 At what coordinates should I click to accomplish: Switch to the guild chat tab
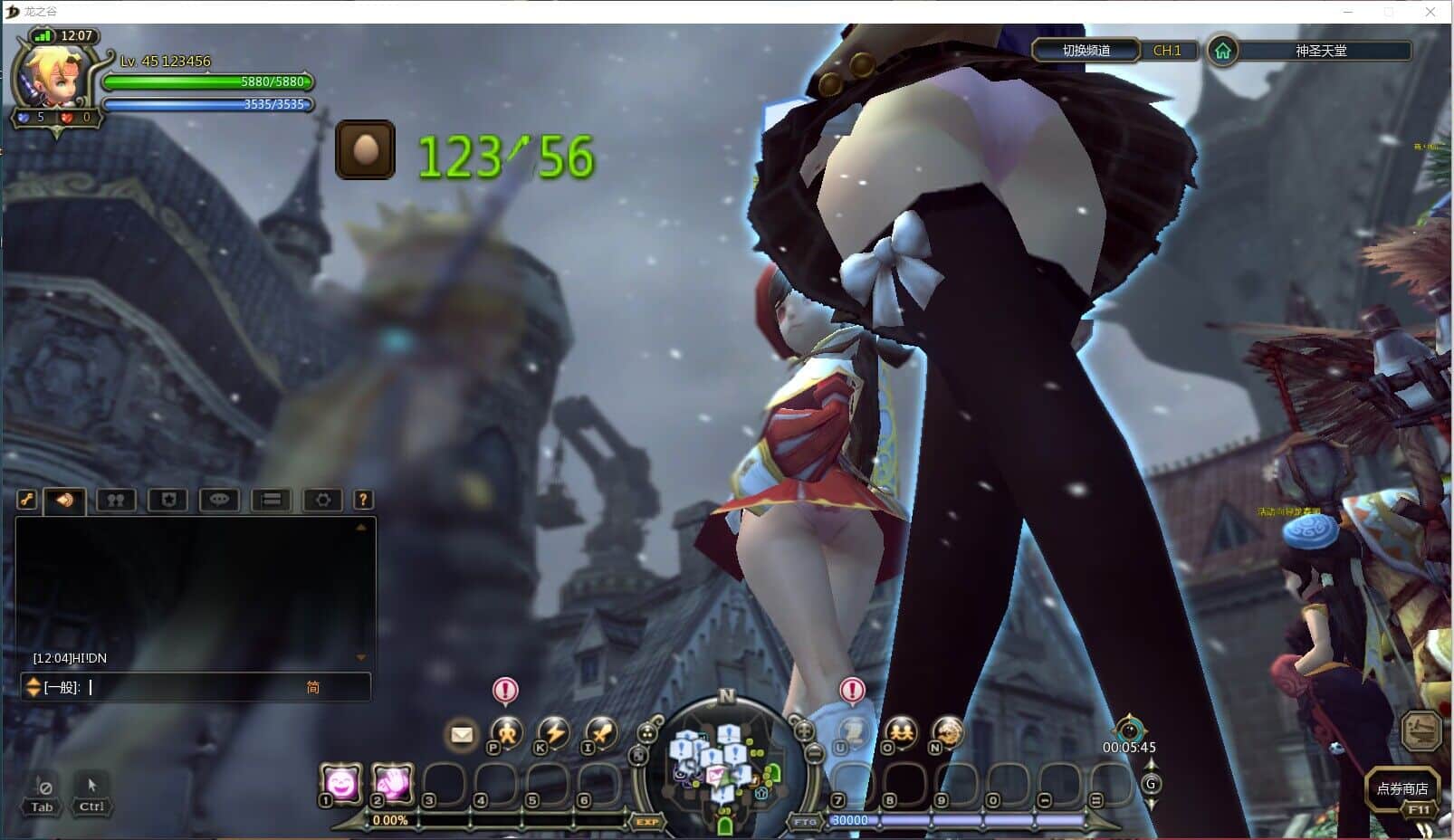[167, 501]
